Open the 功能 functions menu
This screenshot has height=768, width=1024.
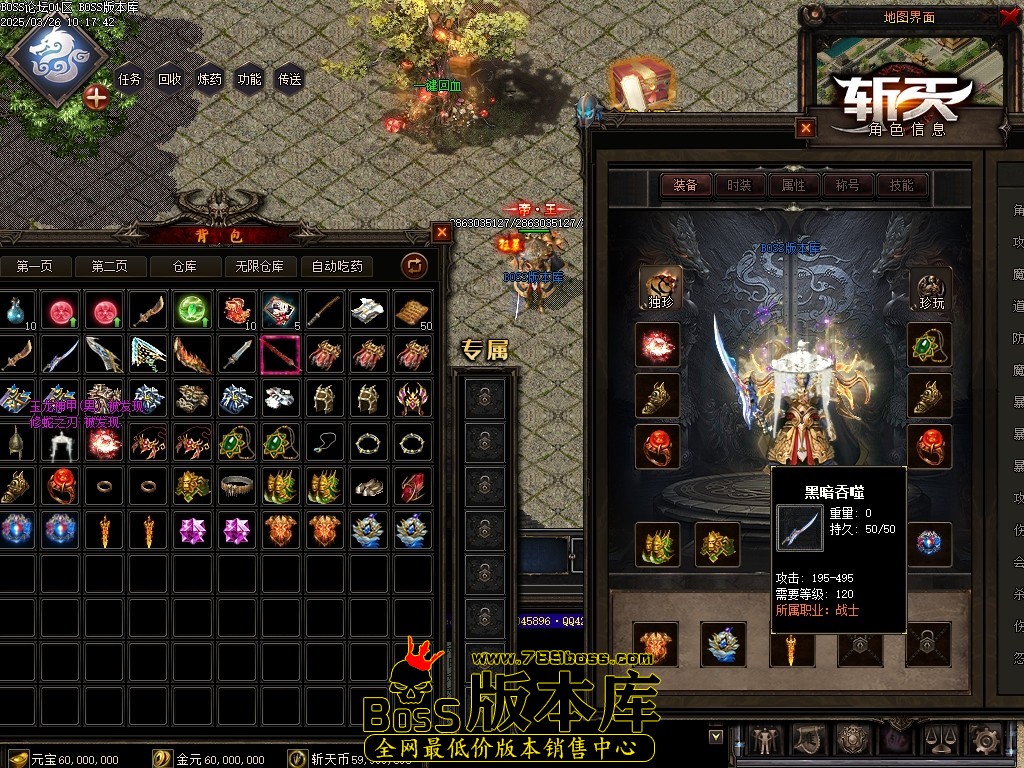coord(250,79)
